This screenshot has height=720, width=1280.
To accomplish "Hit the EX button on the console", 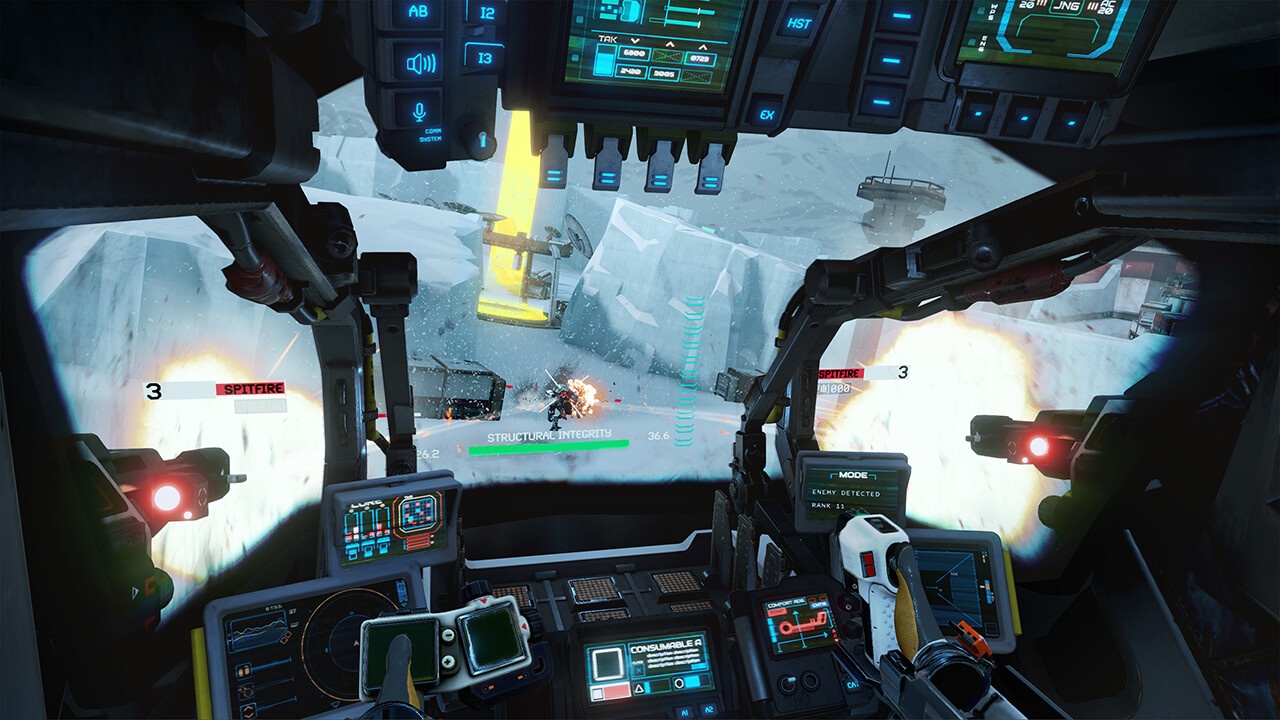I will (x=767, y=114).
